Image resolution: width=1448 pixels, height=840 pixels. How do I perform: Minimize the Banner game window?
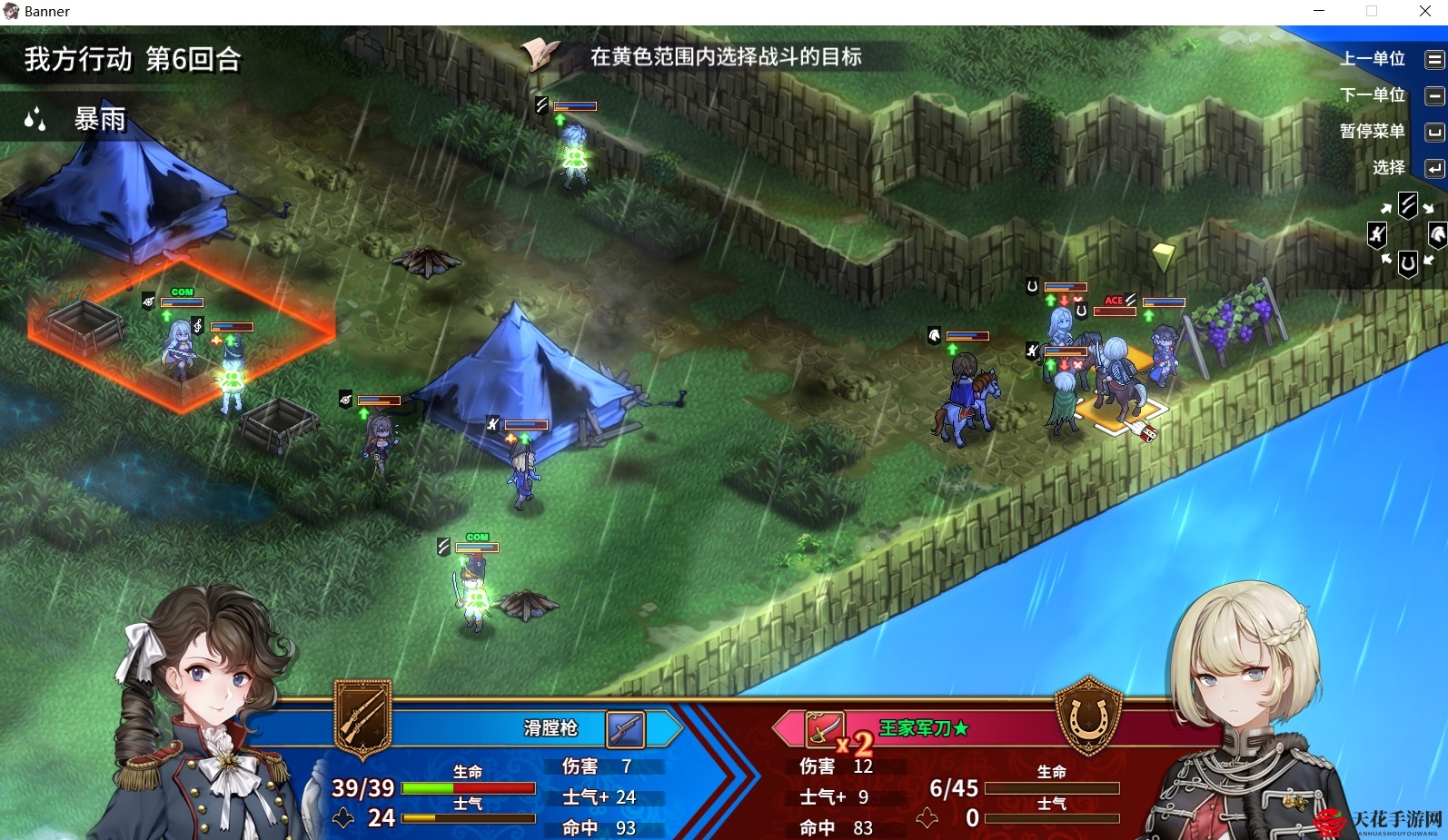[x=1319, y=12]
